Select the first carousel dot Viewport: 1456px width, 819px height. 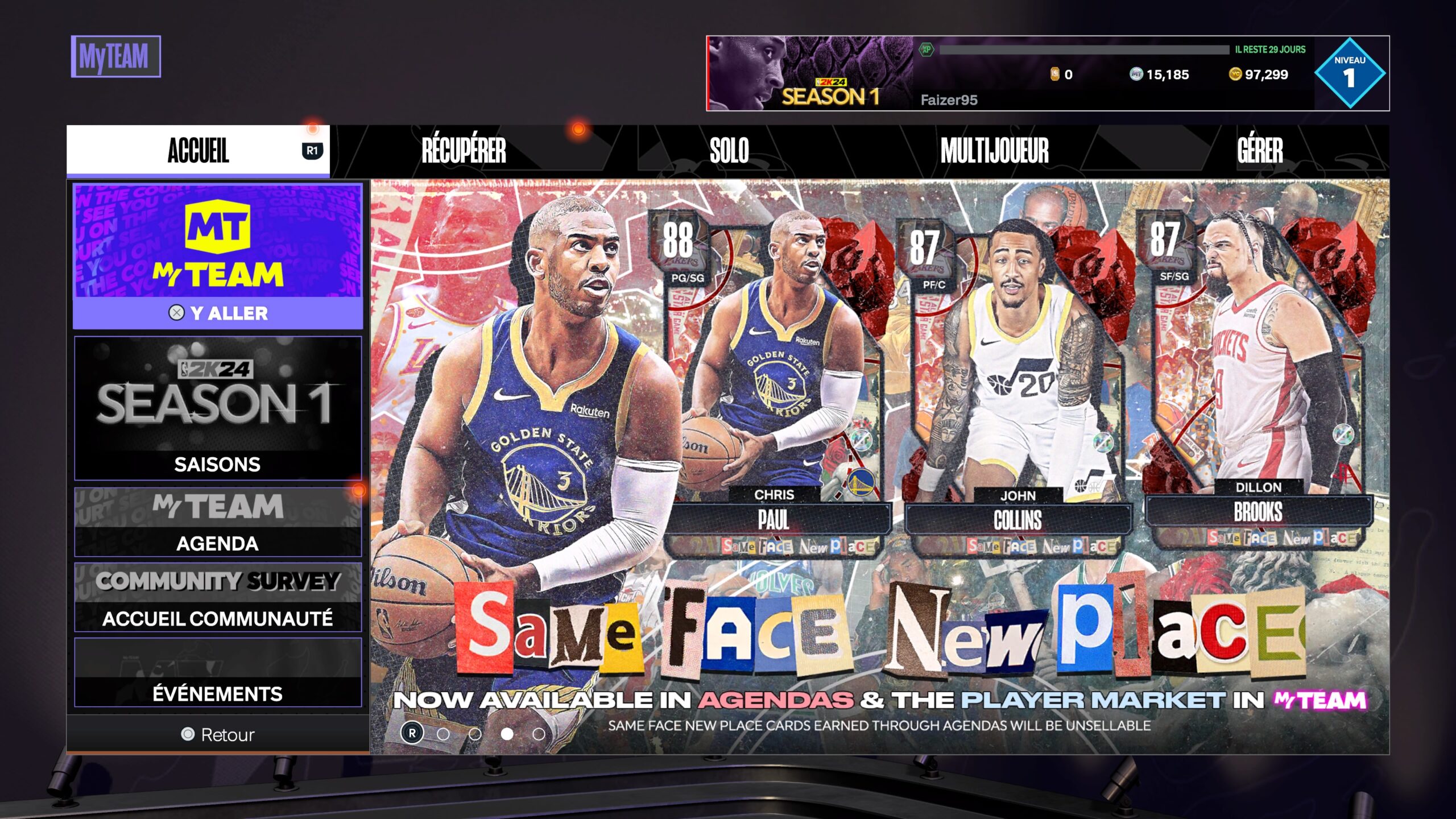(443, 734)
